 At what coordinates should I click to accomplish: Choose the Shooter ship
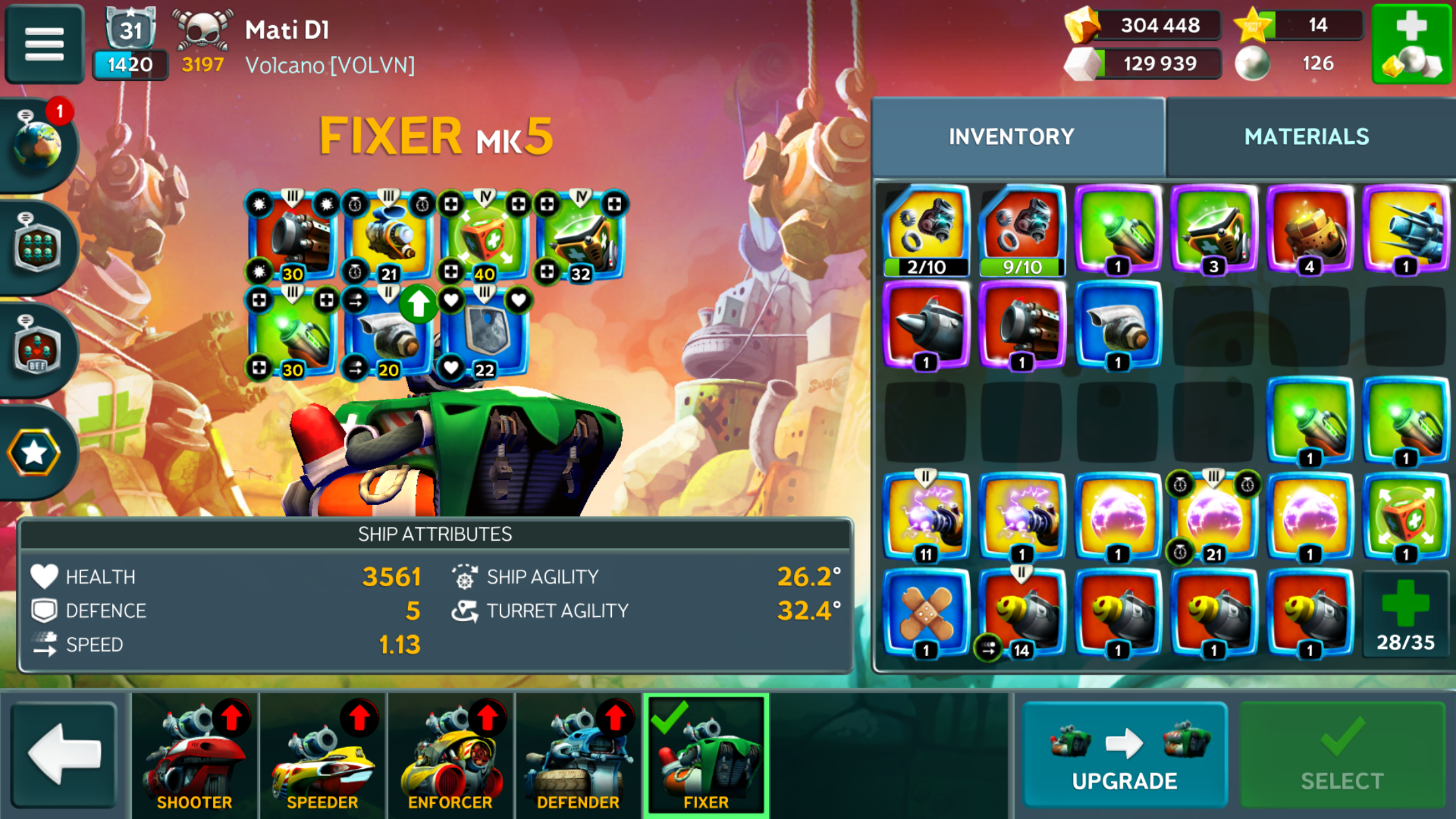coord(195,755)
